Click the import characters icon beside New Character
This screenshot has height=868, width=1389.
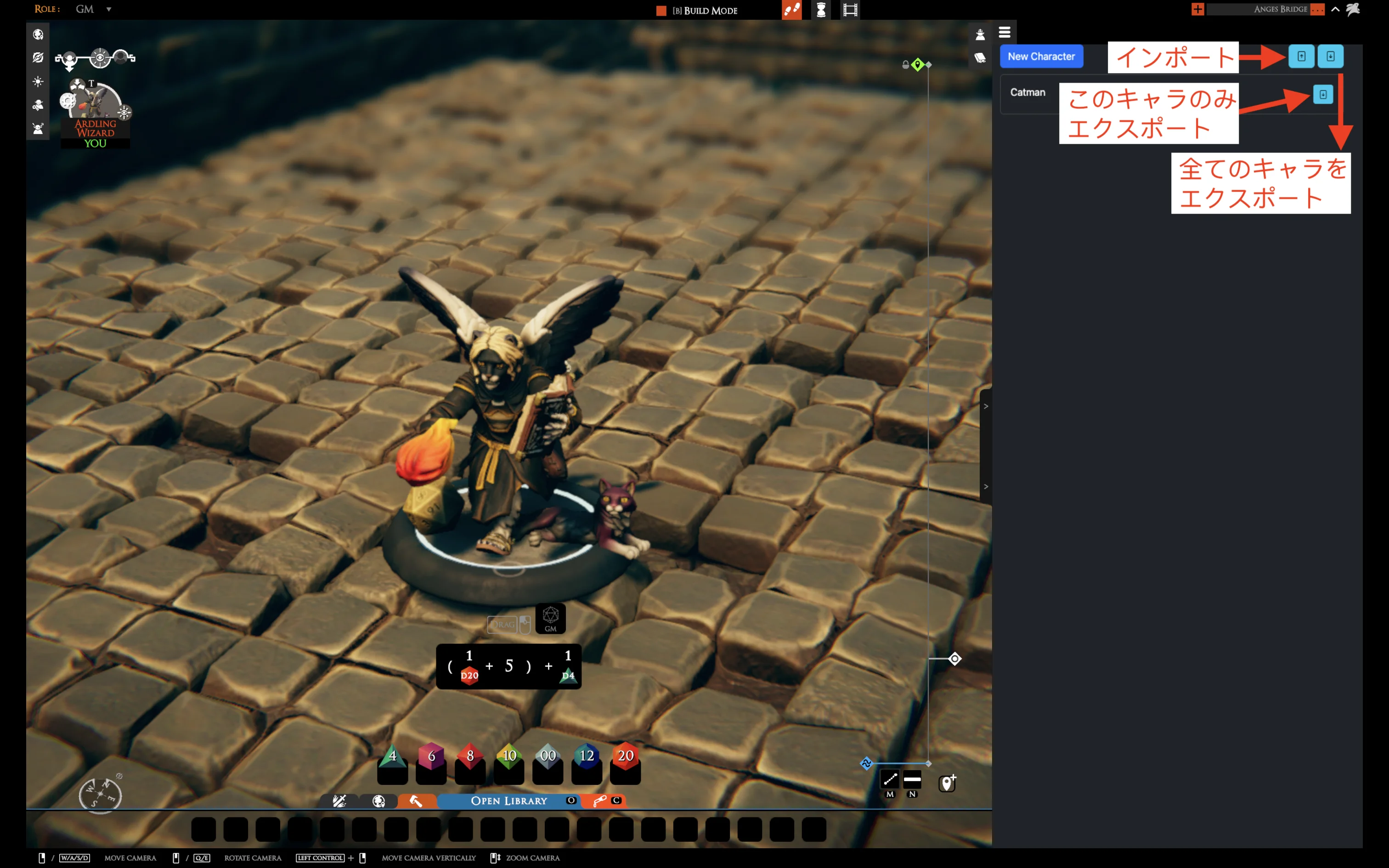(1301, 56)
